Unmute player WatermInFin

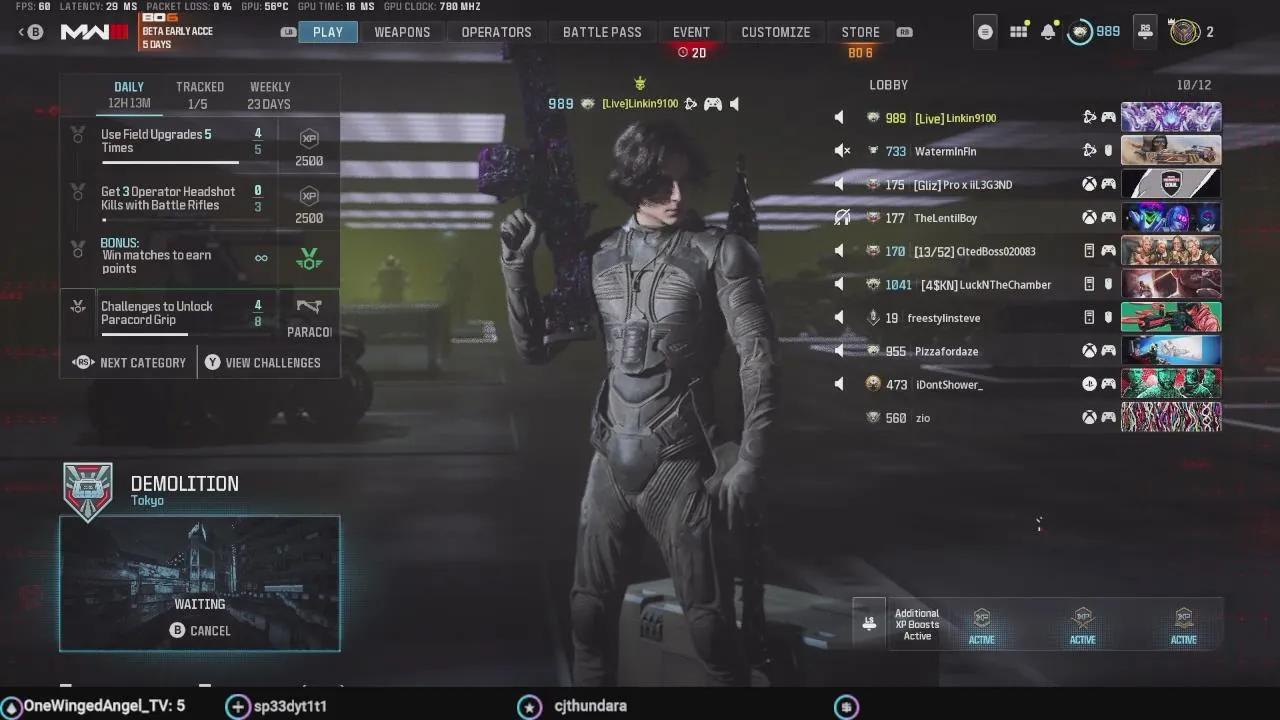(839, 150)
